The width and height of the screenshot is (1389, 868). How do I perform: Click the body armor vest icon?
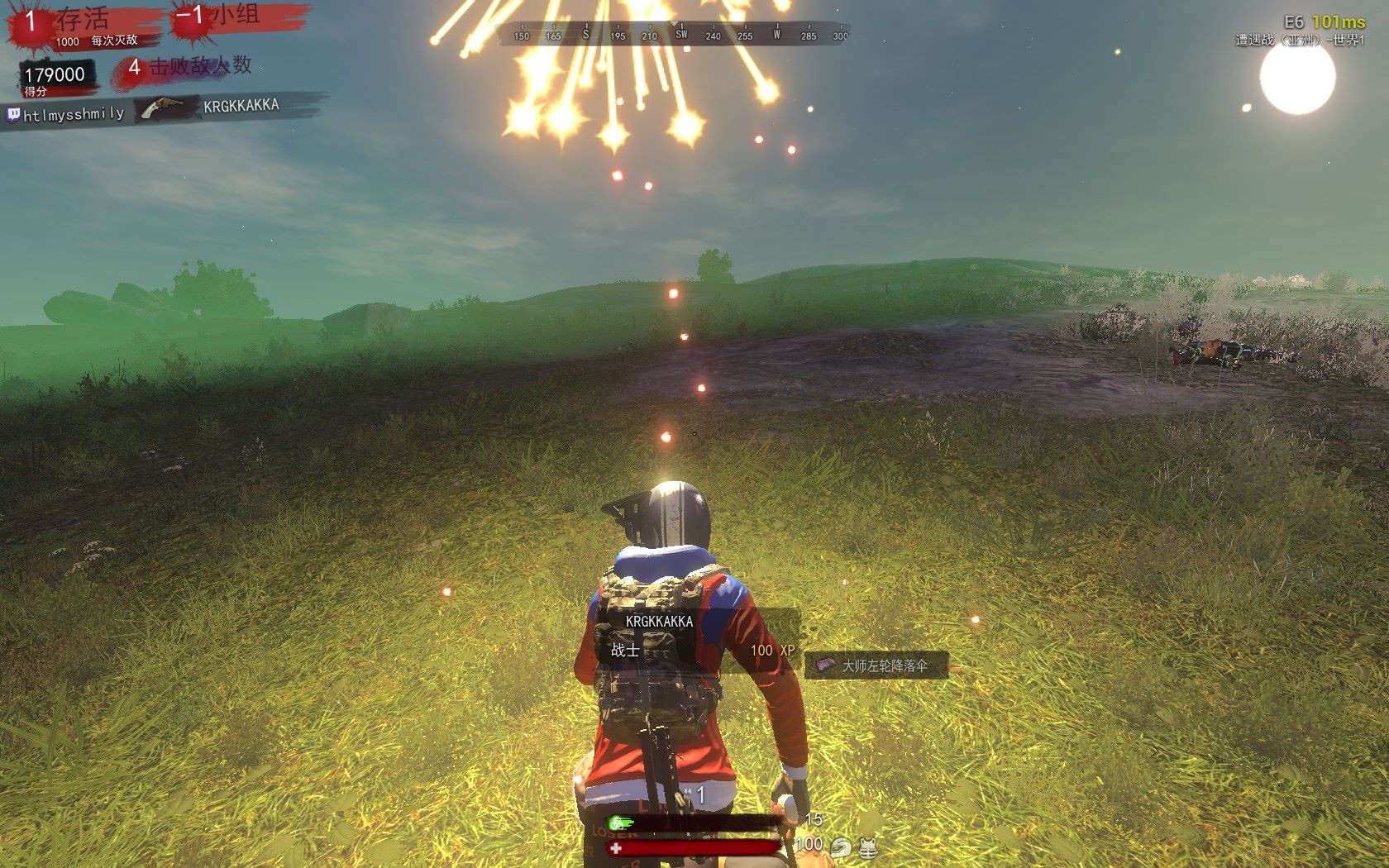(868, 847)
